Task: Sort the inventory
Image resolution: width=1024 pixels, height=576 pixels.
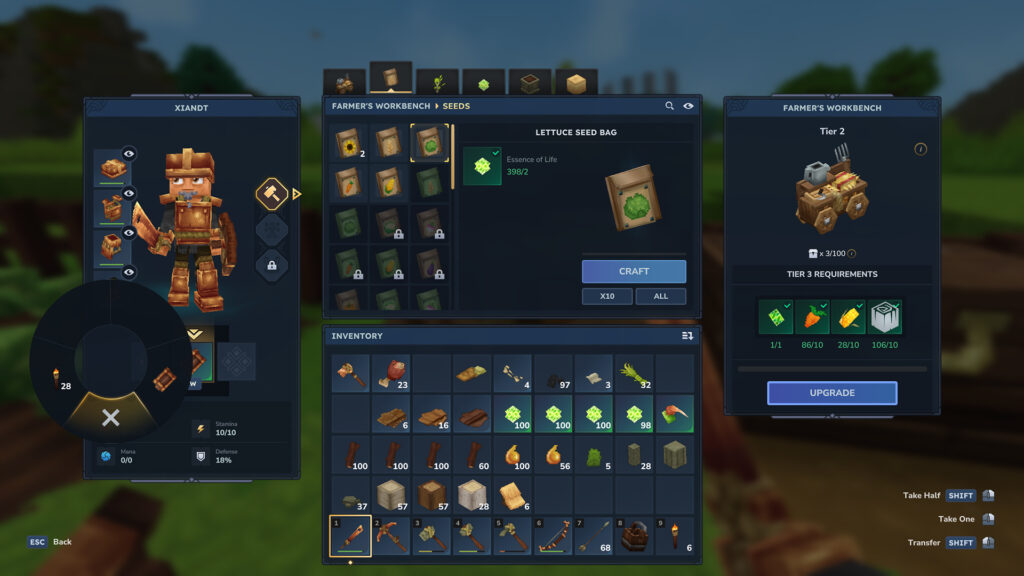Action: (687, 336)
